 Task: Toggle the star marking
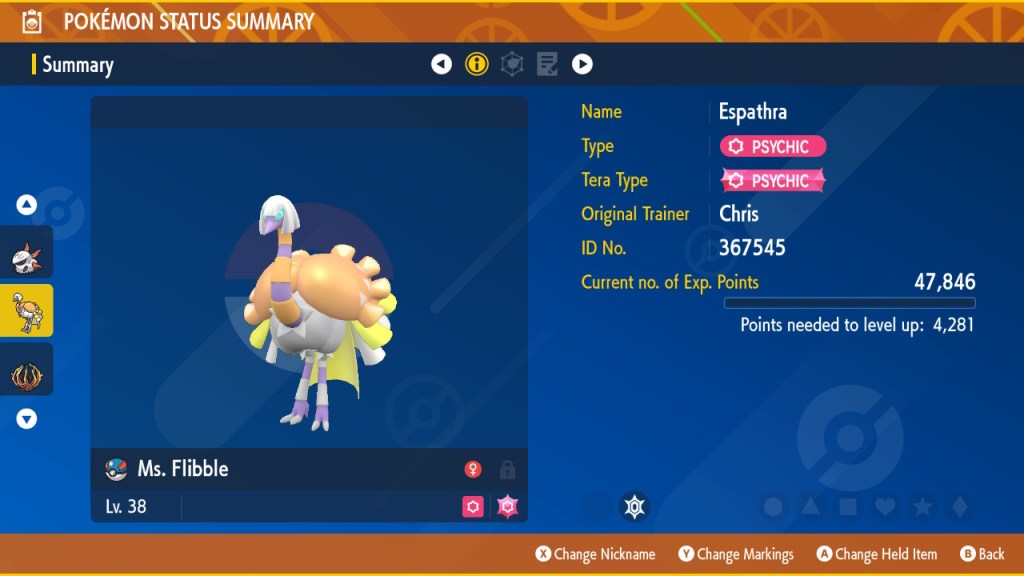point(922,507)
